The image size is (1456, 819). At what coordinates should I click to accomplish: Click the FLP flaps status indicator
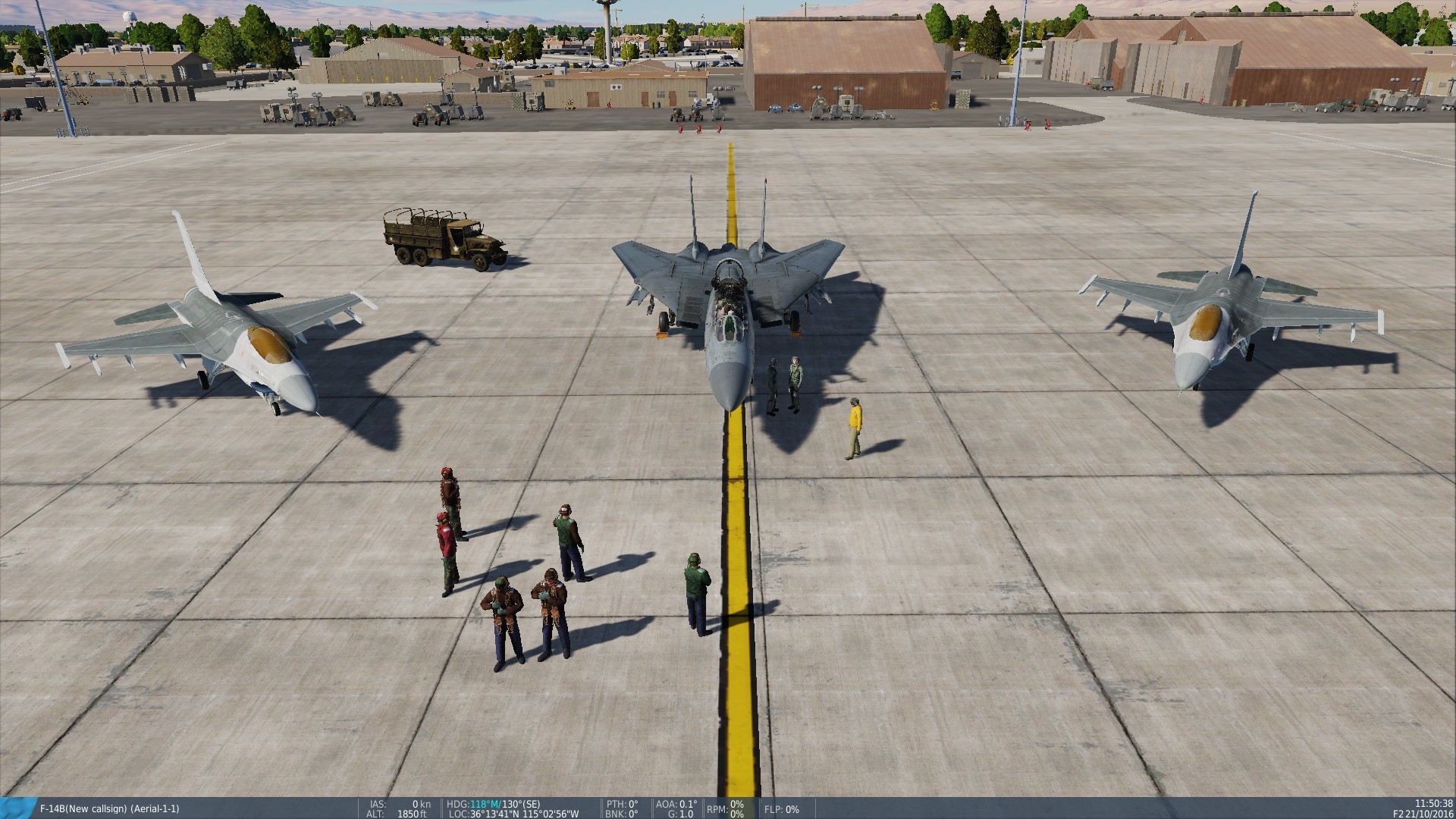coord(781,810)
